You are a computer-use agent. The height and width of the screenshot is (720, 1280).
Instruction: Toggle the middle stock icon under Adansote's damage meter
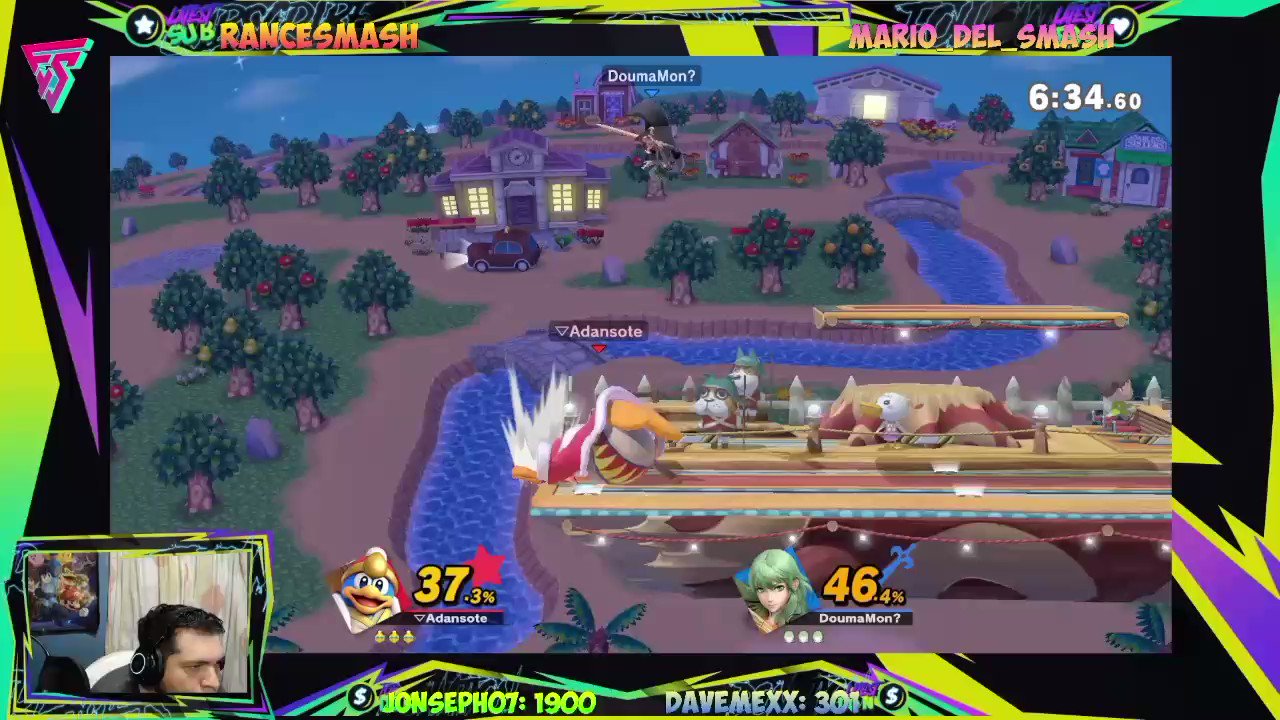tap(395, 637)
